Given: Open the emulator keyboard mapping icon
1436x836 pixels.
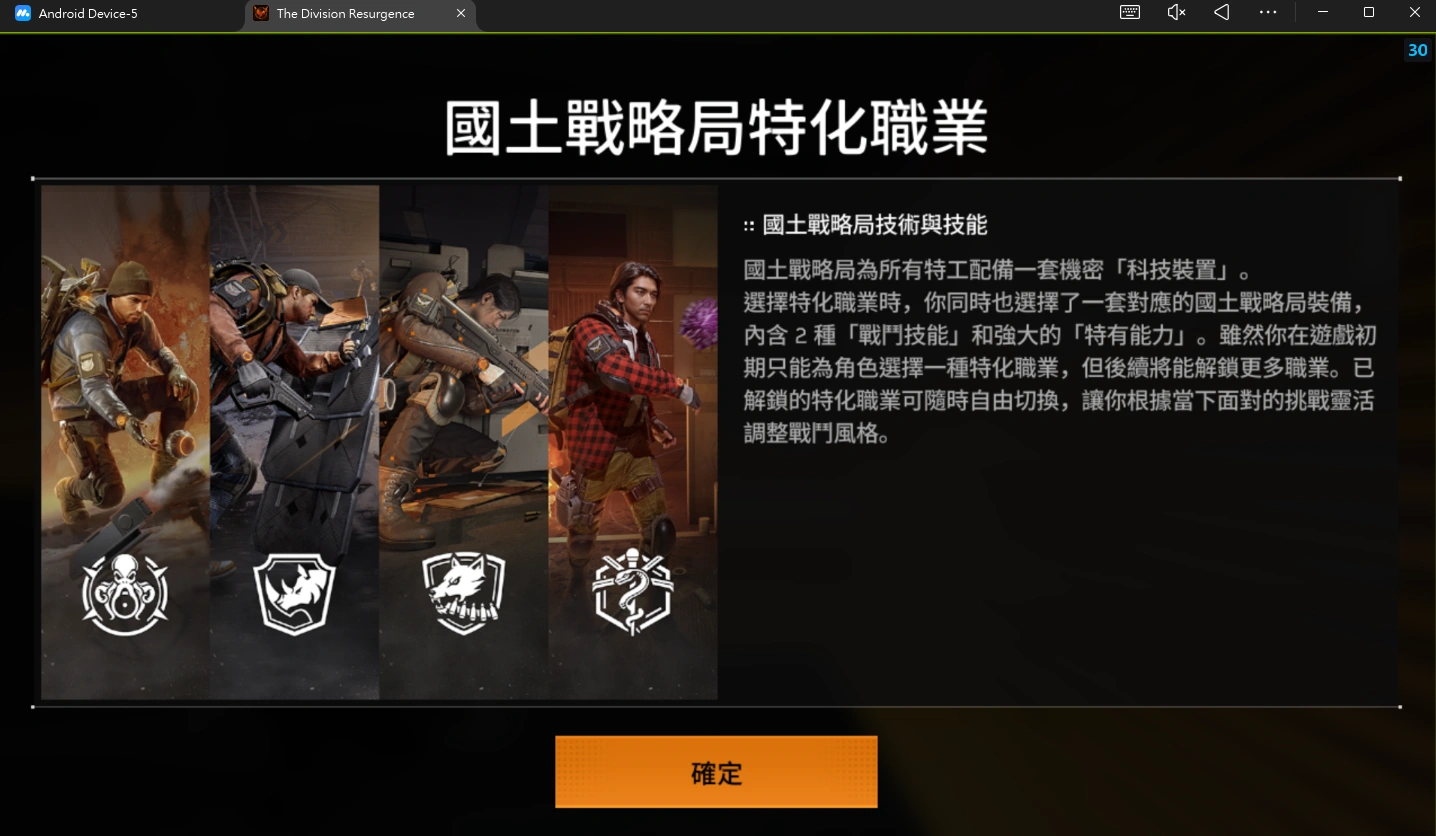Looking at the screenshot, I should (1129, 12).
